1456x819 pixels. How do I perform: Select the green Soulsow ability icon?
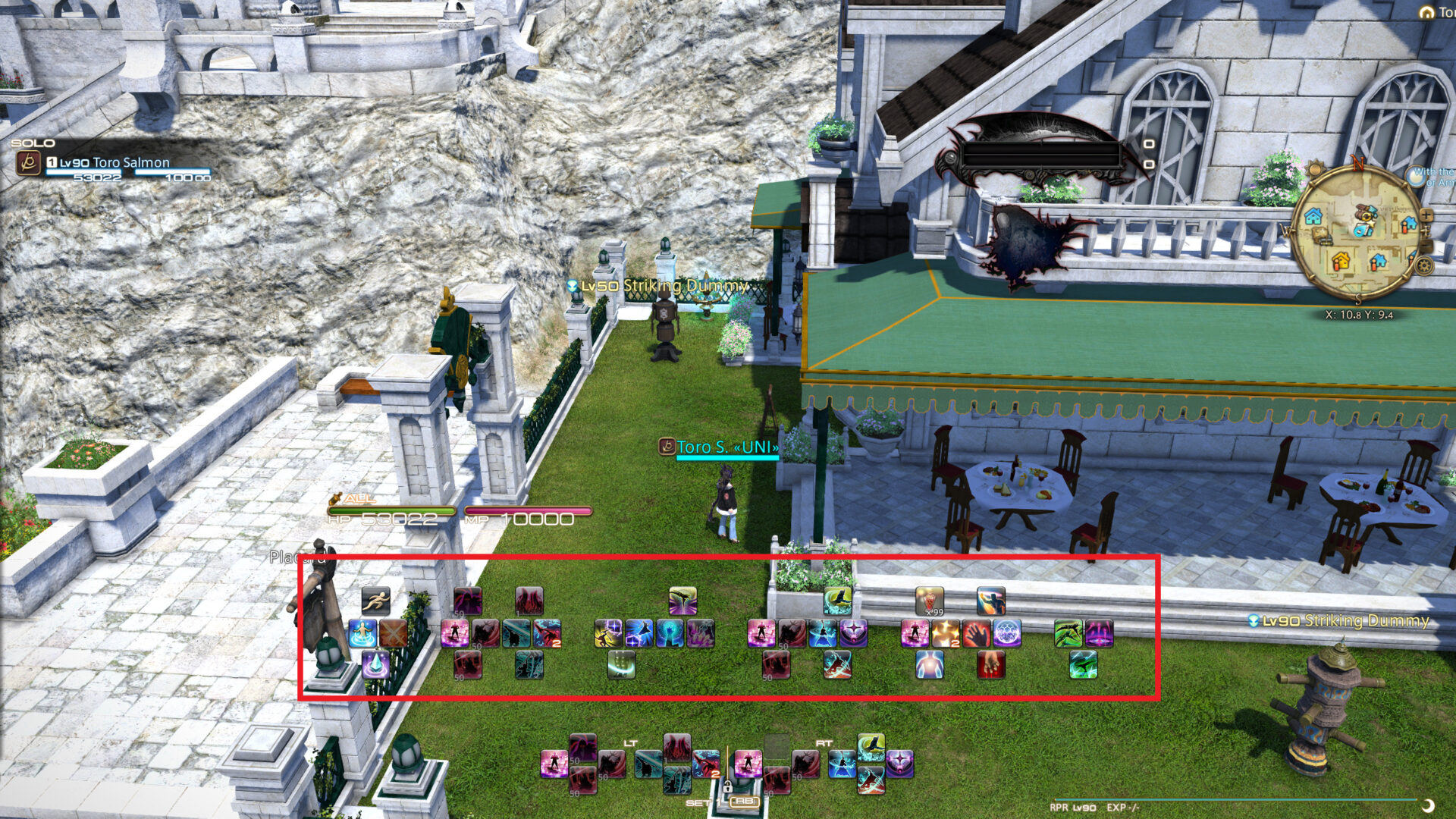[1068, 632]
